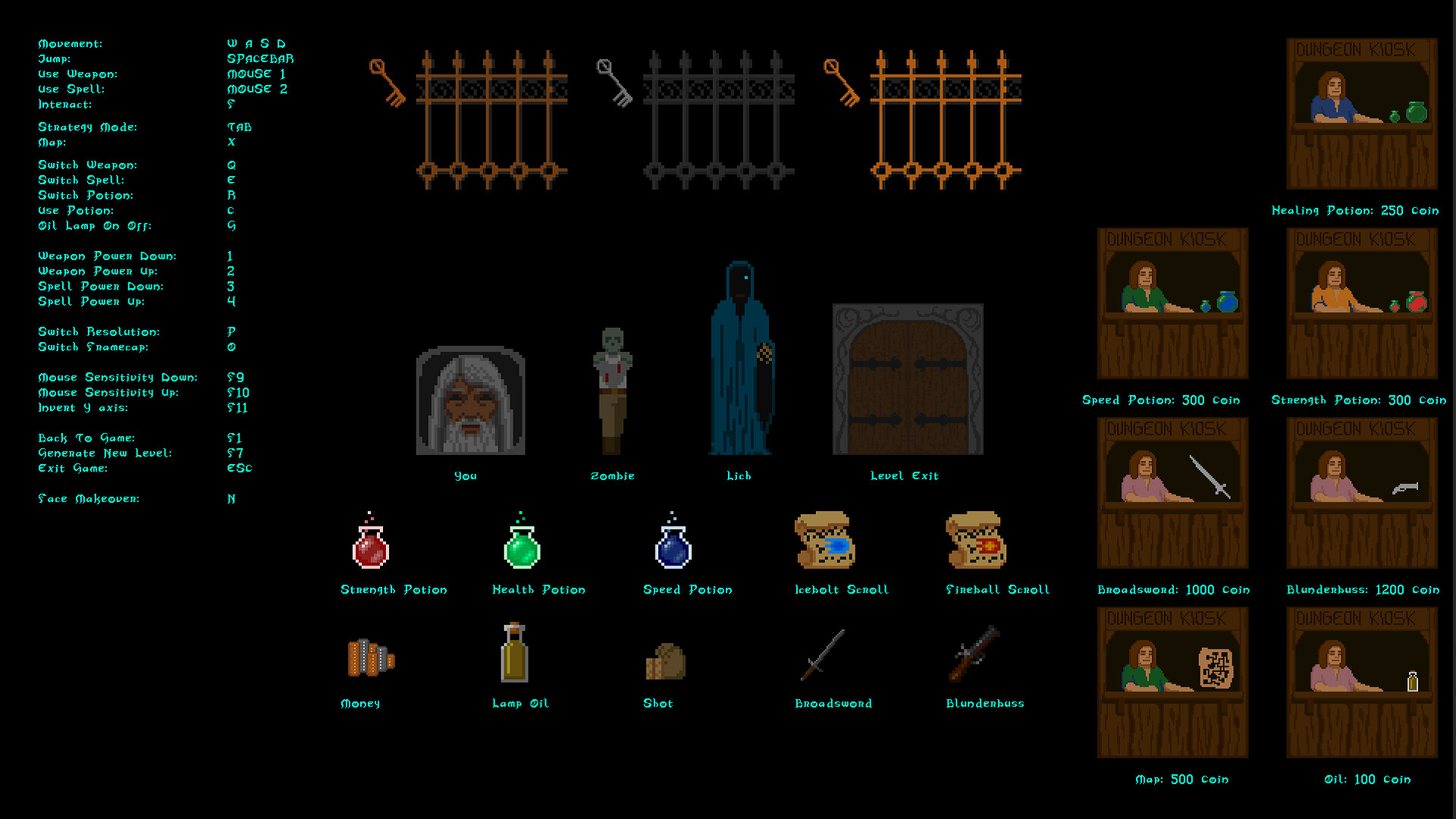Image resolution: width=1456 pixels, height=819 pixels.
Task: Toggle the Oil Lamp On Off binding
Action: coord(95,226)
